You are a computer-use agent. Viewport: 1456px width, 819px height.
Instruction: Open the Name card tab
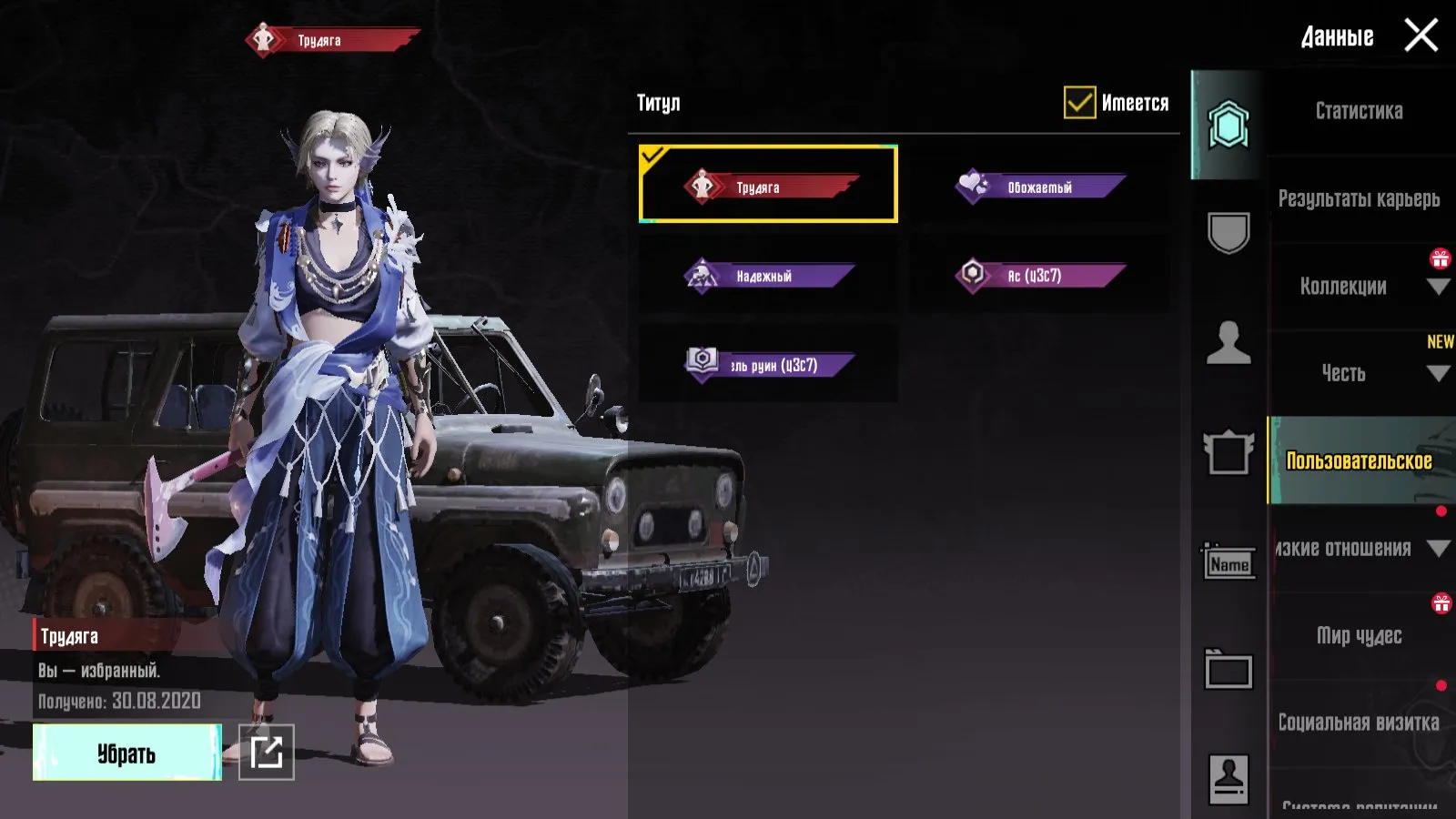coord(1228,563)
